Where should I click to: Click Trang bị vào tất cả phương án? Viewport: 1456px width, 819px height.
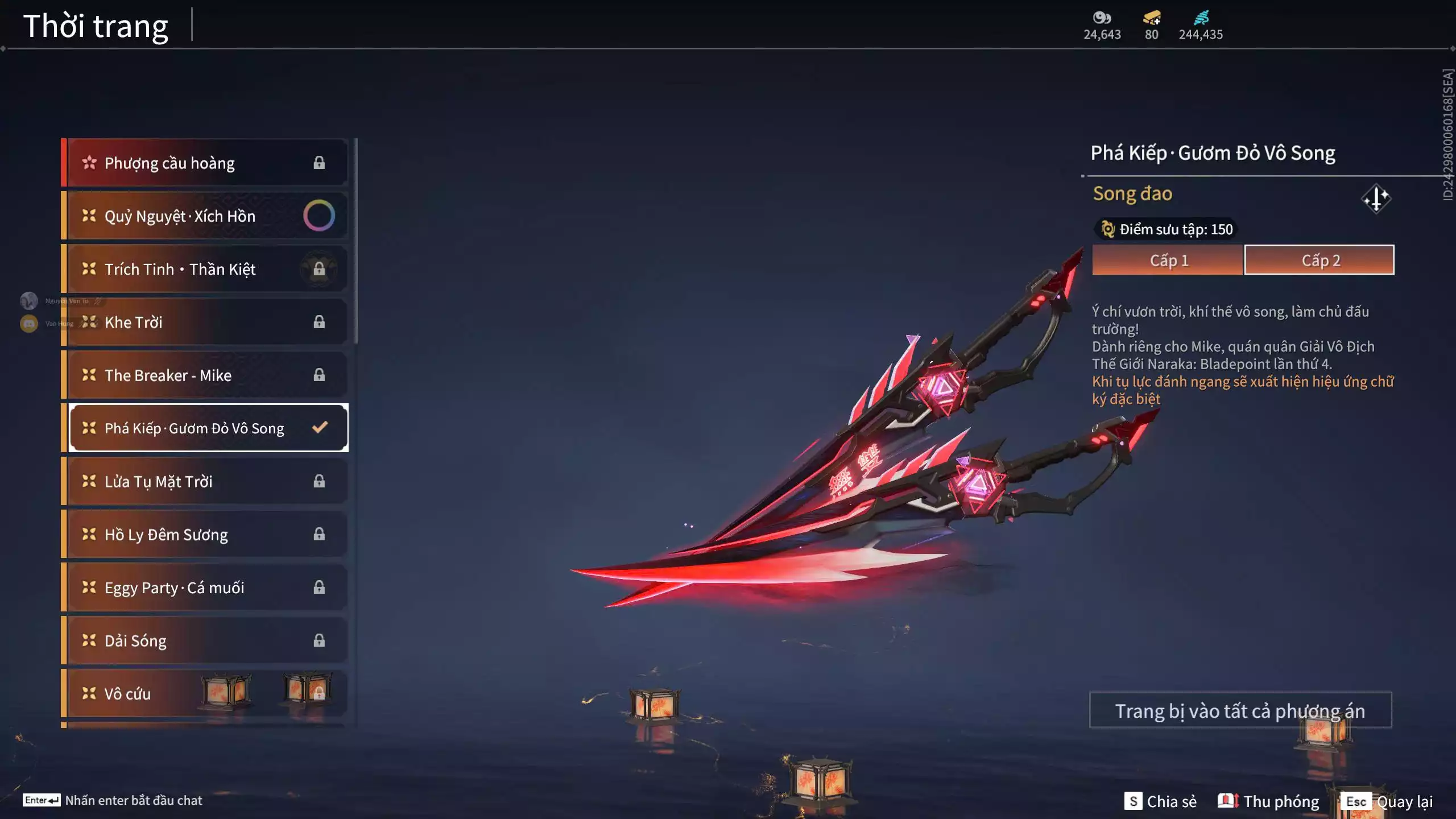[x=1240, y=710]
